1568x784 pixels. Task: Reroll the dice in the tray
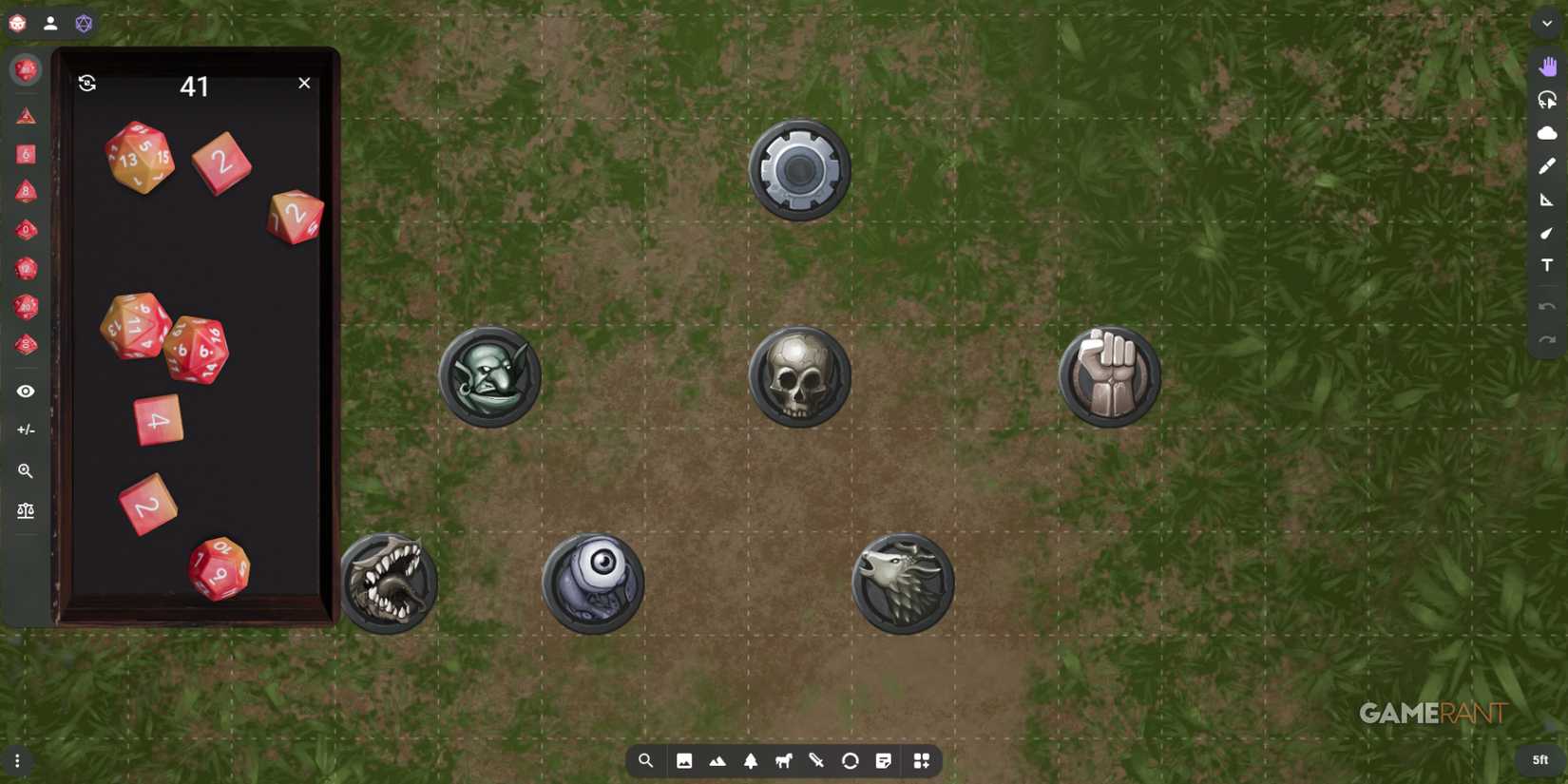(87, 84)
